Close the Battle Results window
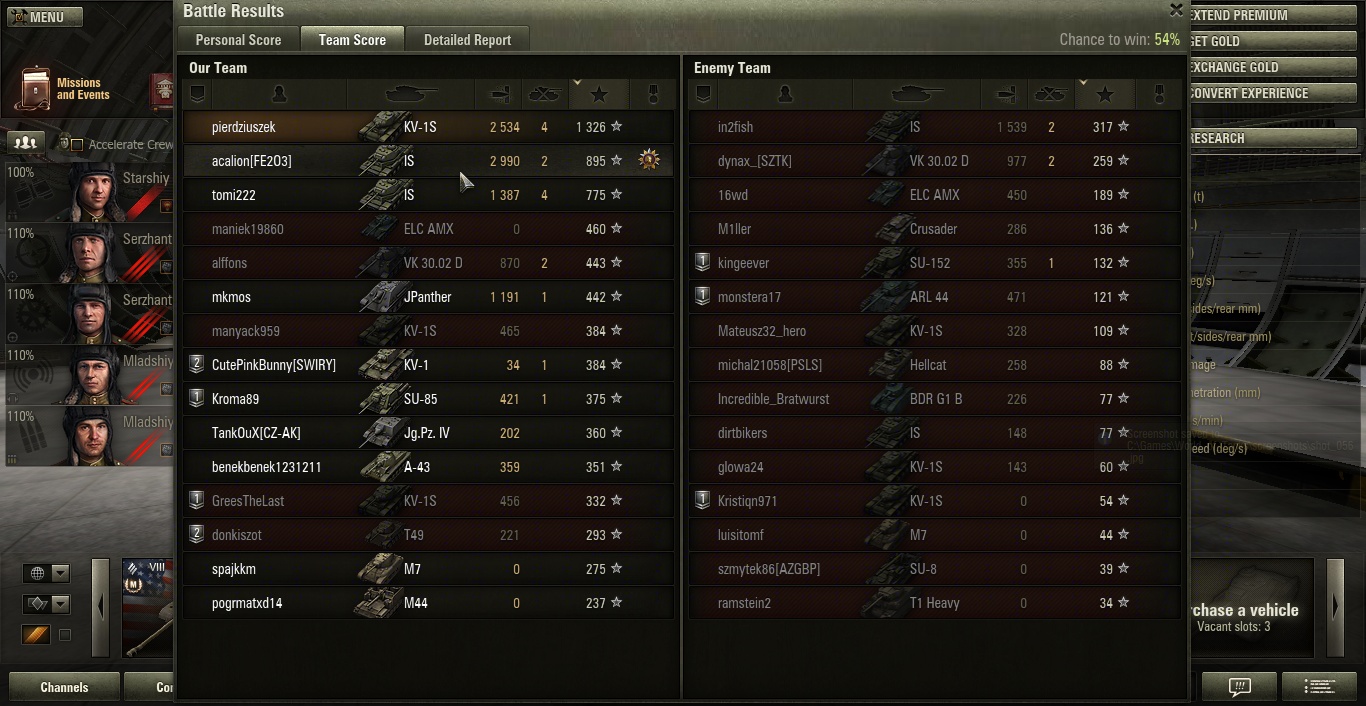The image size is (1366, 706). pos(1176,11)
